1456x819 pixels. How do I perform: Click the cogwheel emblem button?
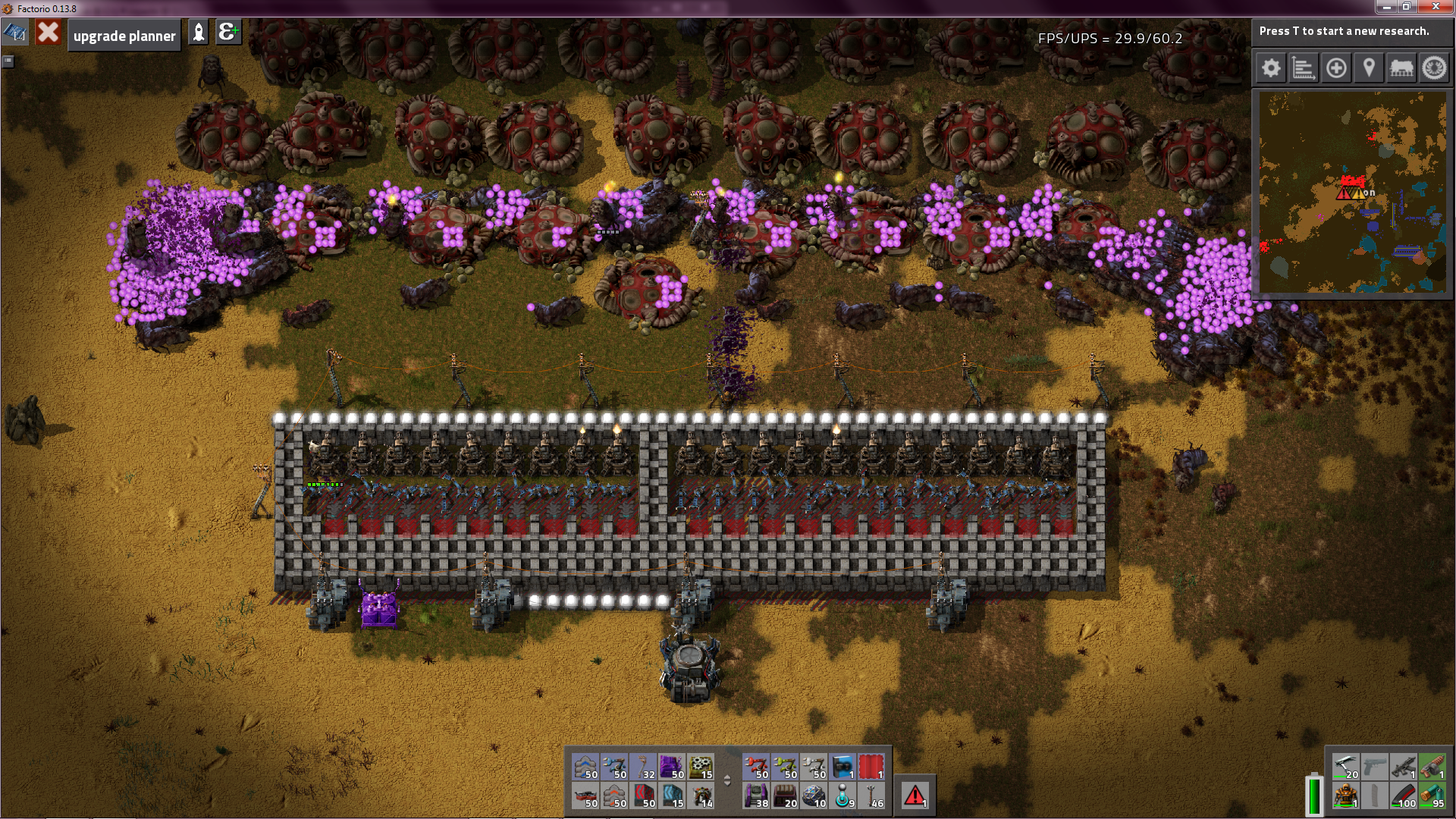tap(1434, 68)
